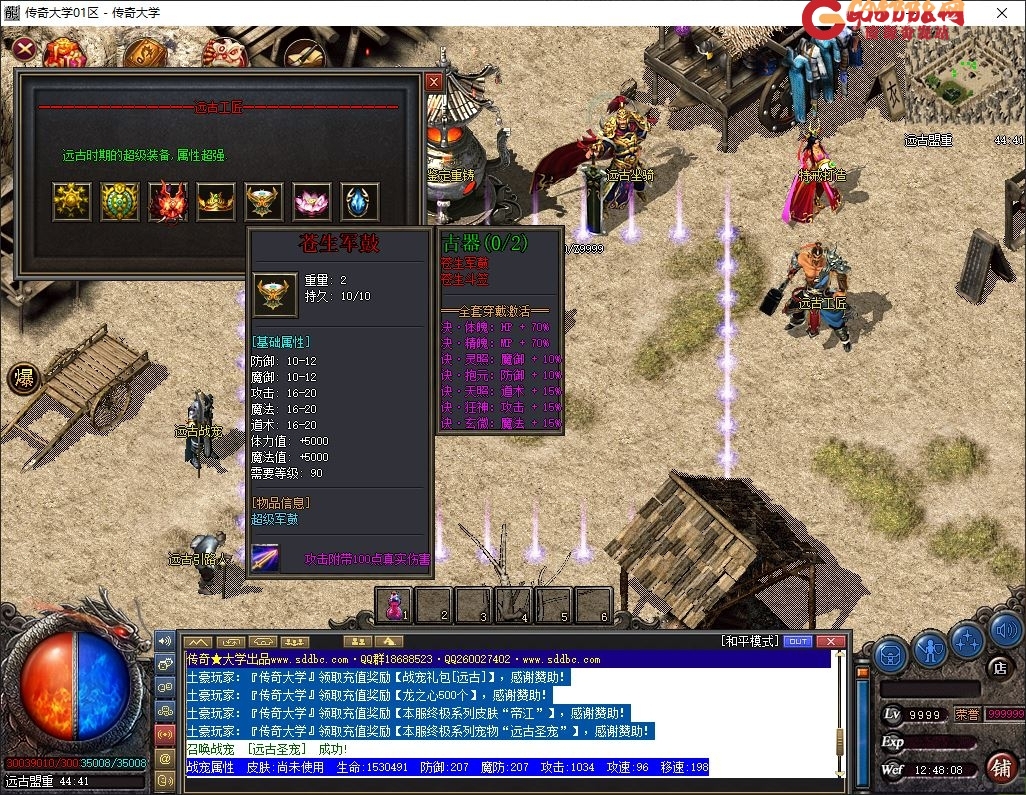Select the golden sun medal item
This screenshot has width=1026, height=795.
(72, 202)
